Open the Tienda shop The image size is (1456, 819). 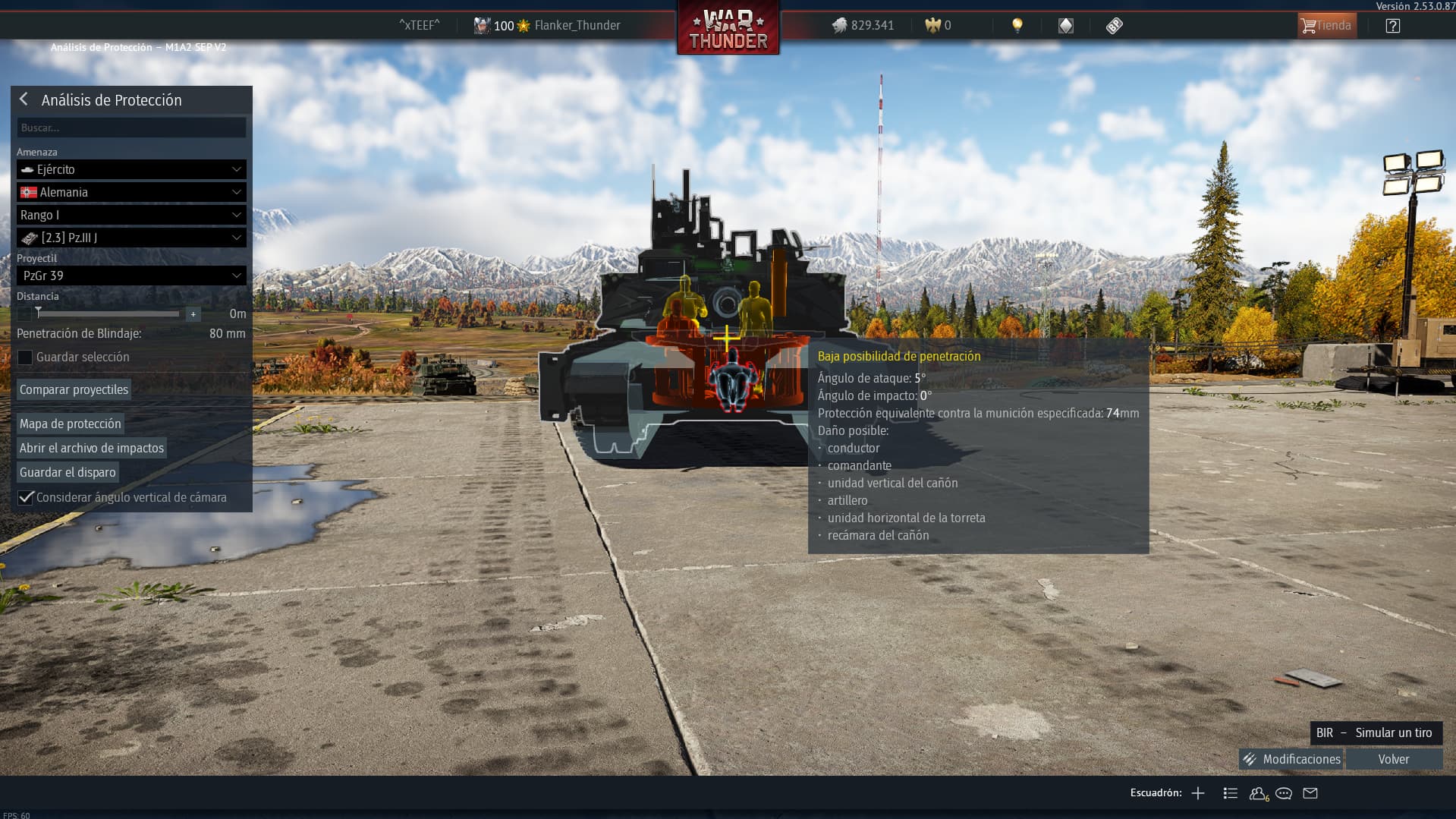[x=1326, y=25]
